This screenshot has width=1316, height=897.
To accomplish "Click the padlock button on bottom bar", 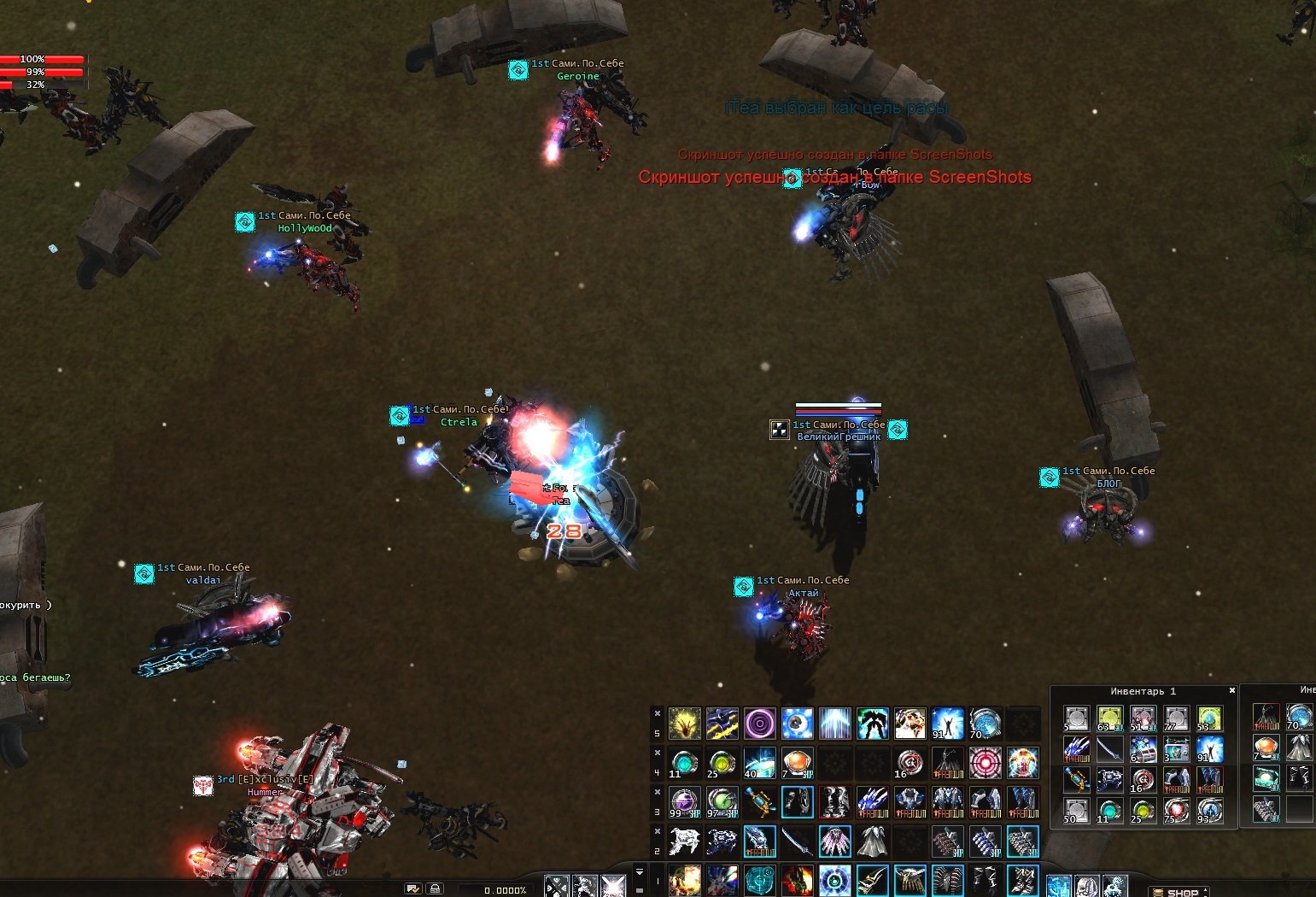I will pos(435,889).
